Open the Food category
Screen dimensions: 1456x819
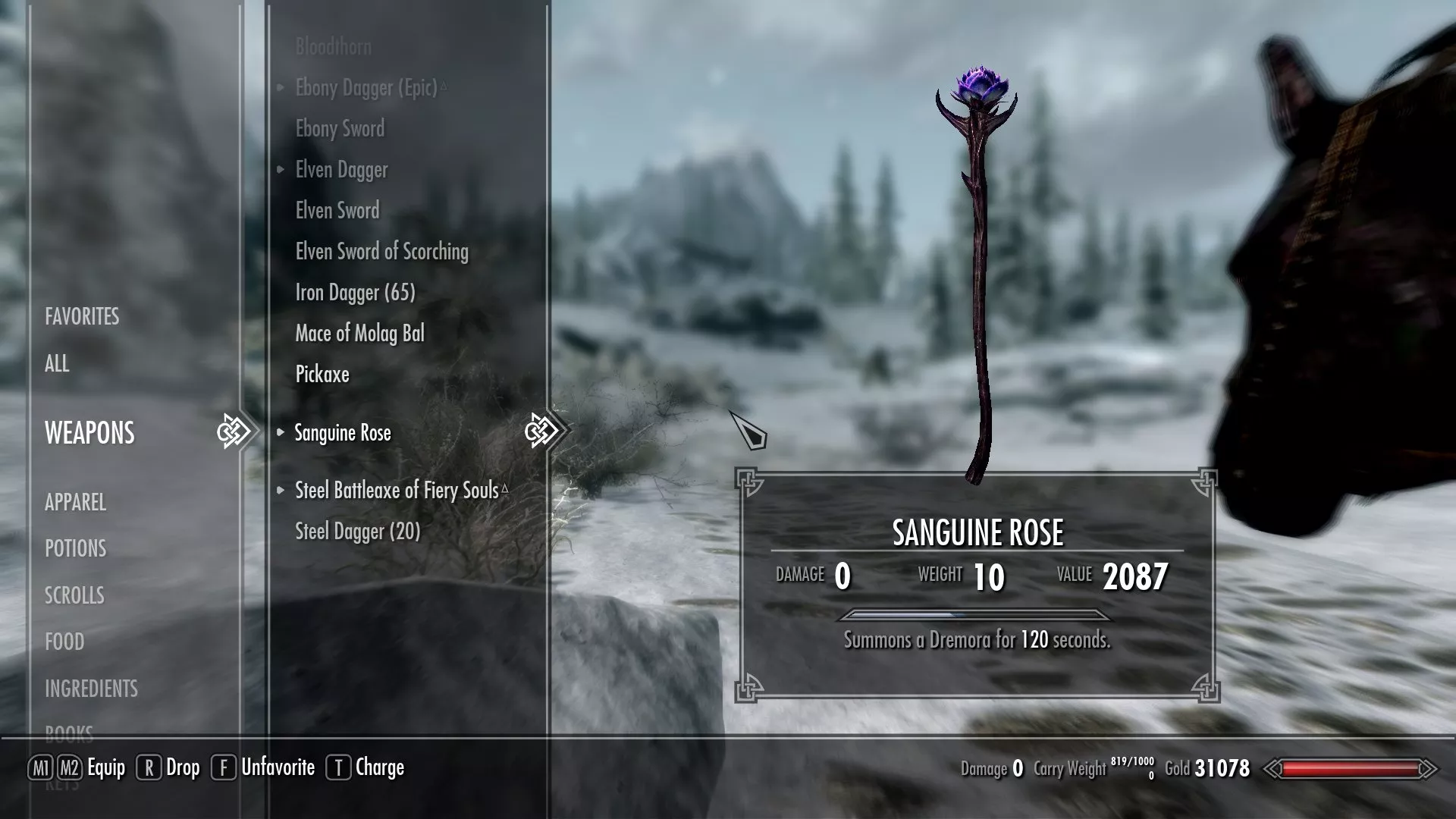coord(64,642)
